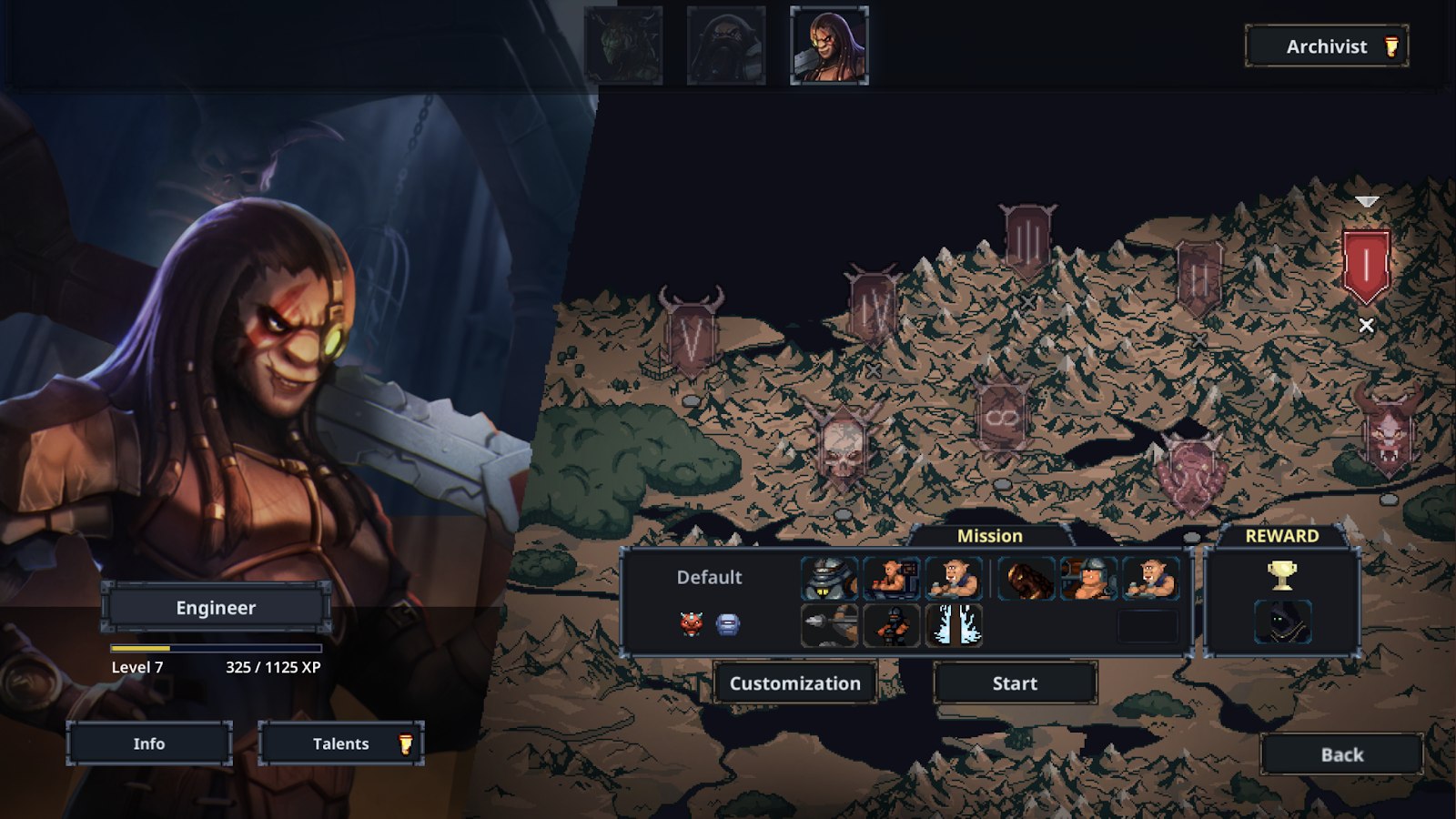The image size is (1456, 819).
Task: Open the Customization screen
Action: pos(794,683)
